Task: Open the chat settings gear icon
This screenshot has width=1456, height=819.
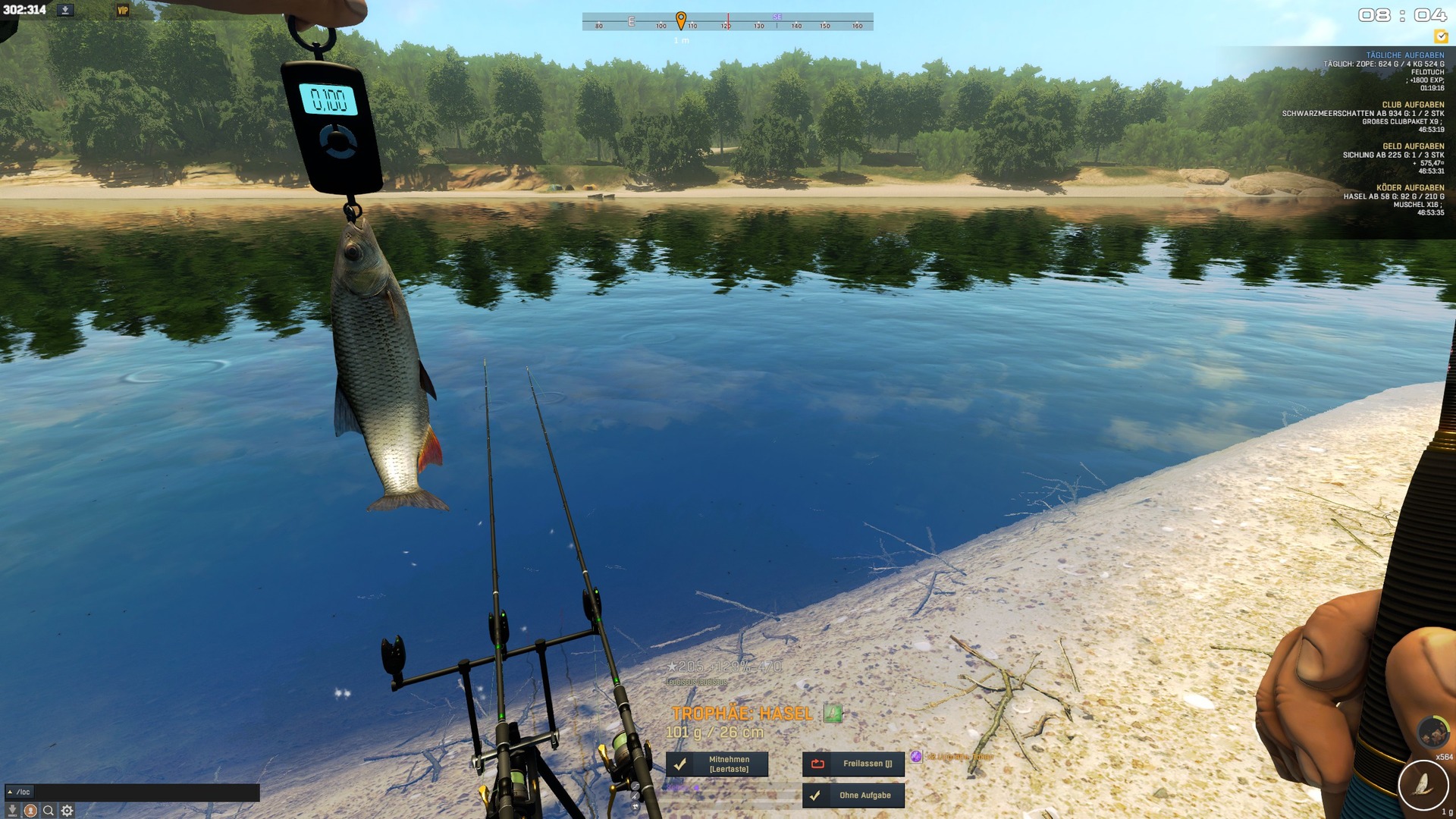Action: 67,811
